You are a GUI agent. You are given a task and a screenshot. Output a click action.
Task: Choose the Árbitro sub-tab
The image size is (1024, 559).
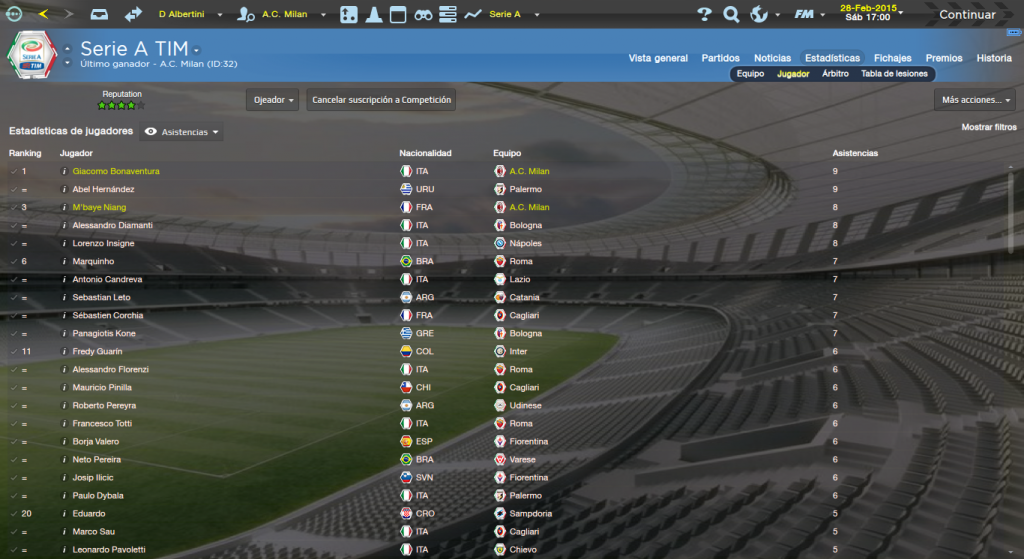835,74
